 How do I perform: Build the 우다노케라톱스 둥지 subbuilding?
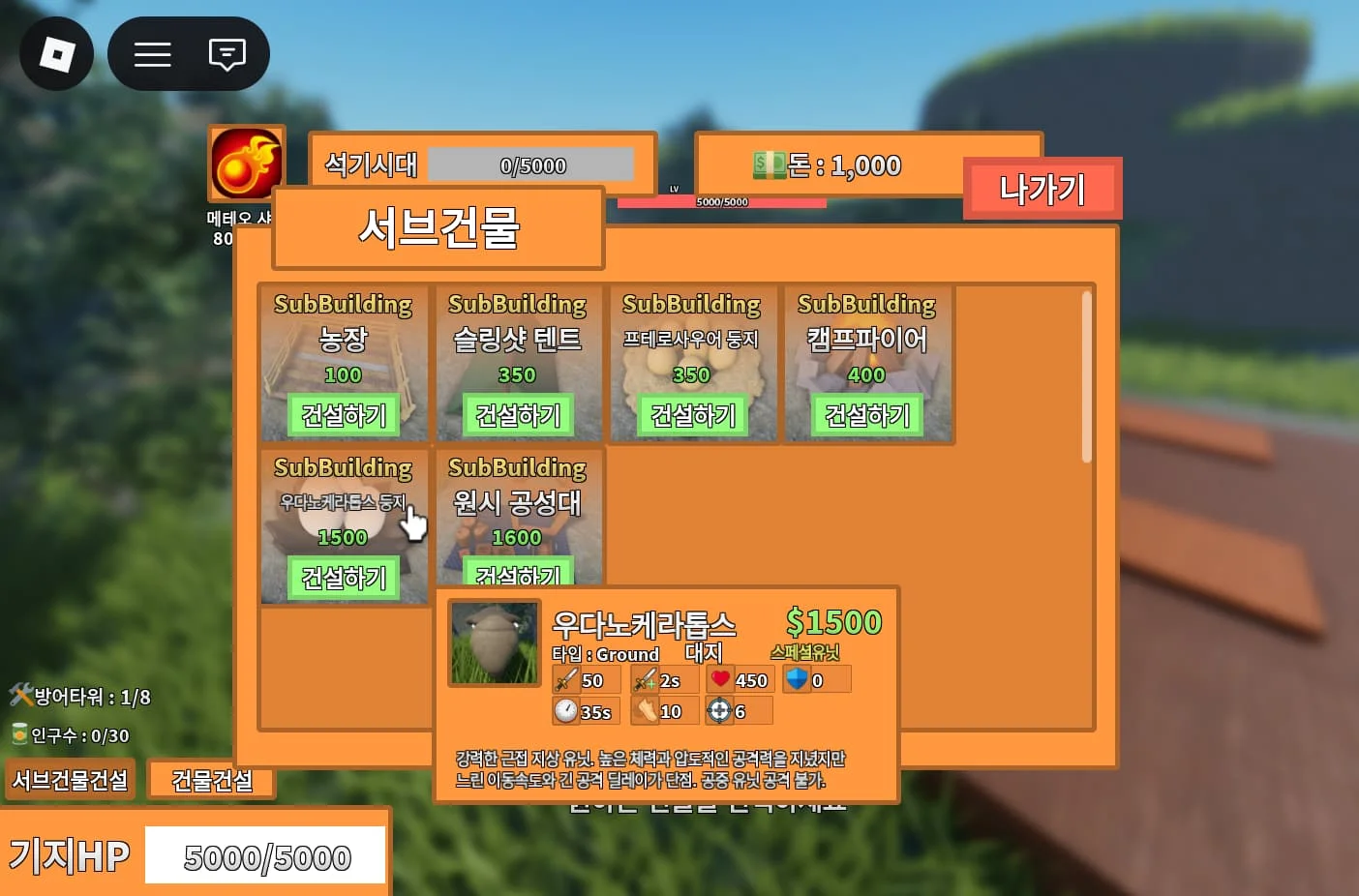click(343, 578)
